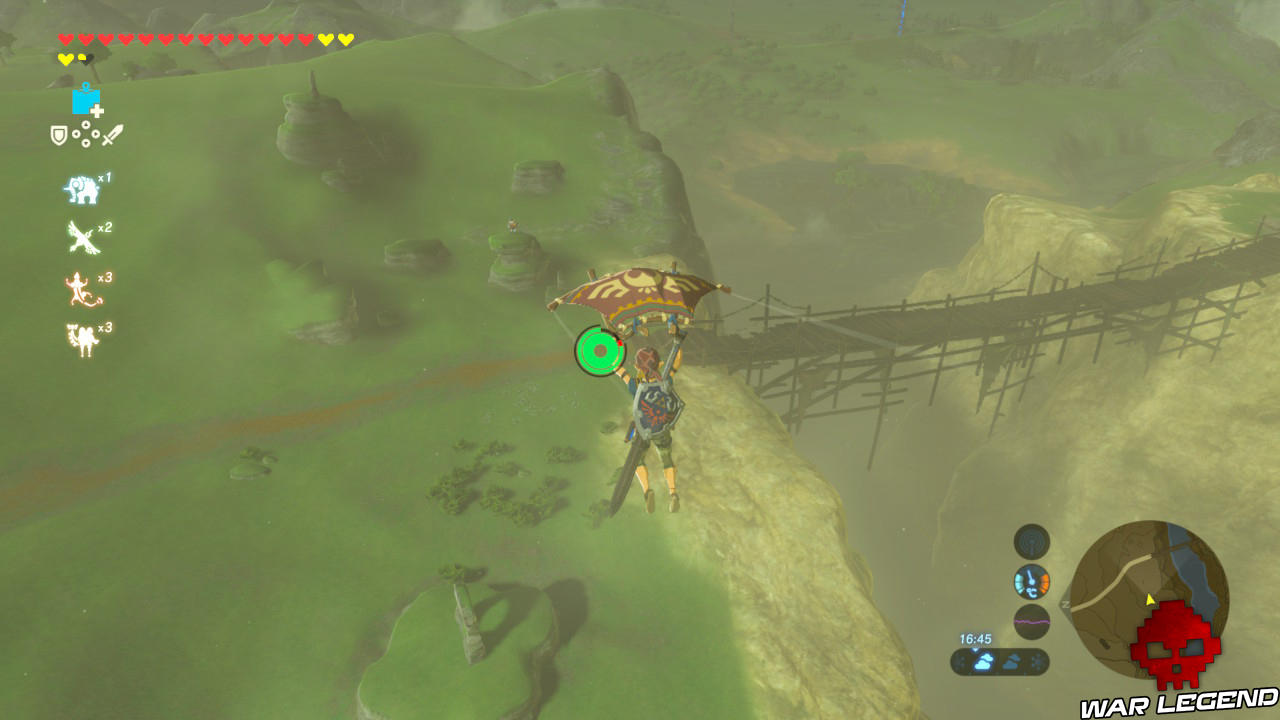Click the temperature gauge dial
The image size is (1280, 720).
1031,582
